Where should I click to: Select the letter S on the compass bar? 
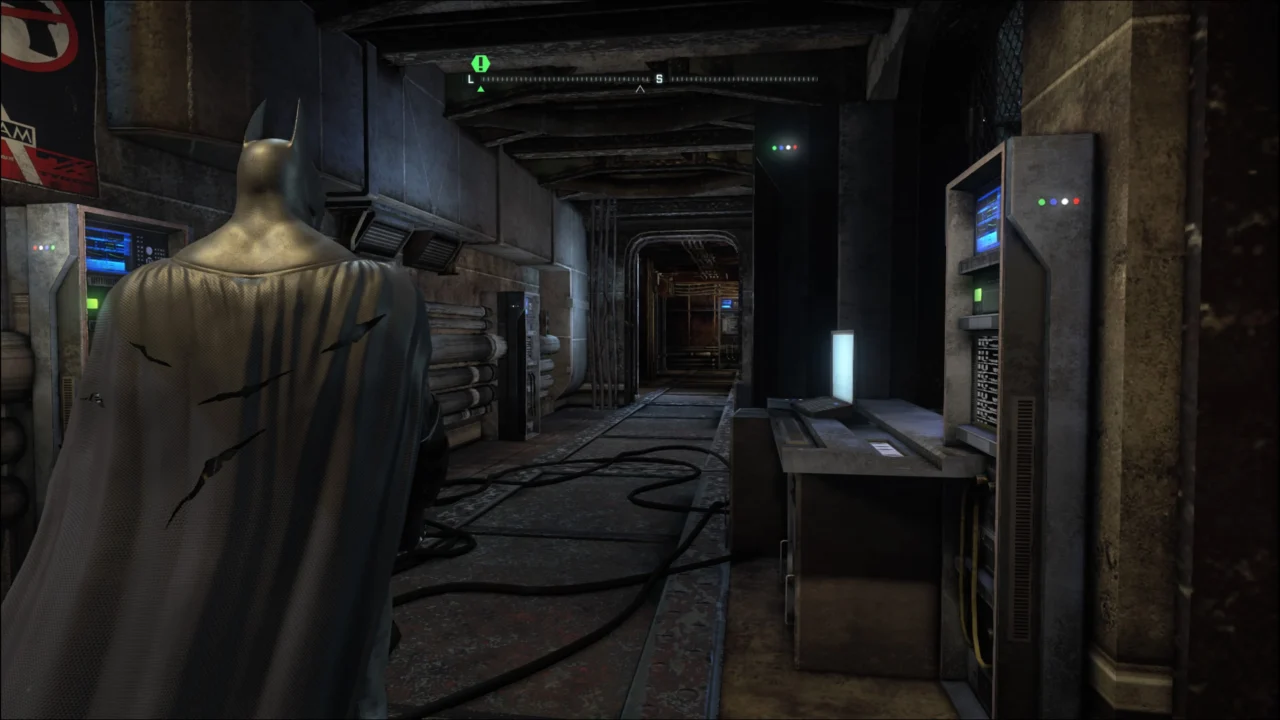[x=659, y=78]
